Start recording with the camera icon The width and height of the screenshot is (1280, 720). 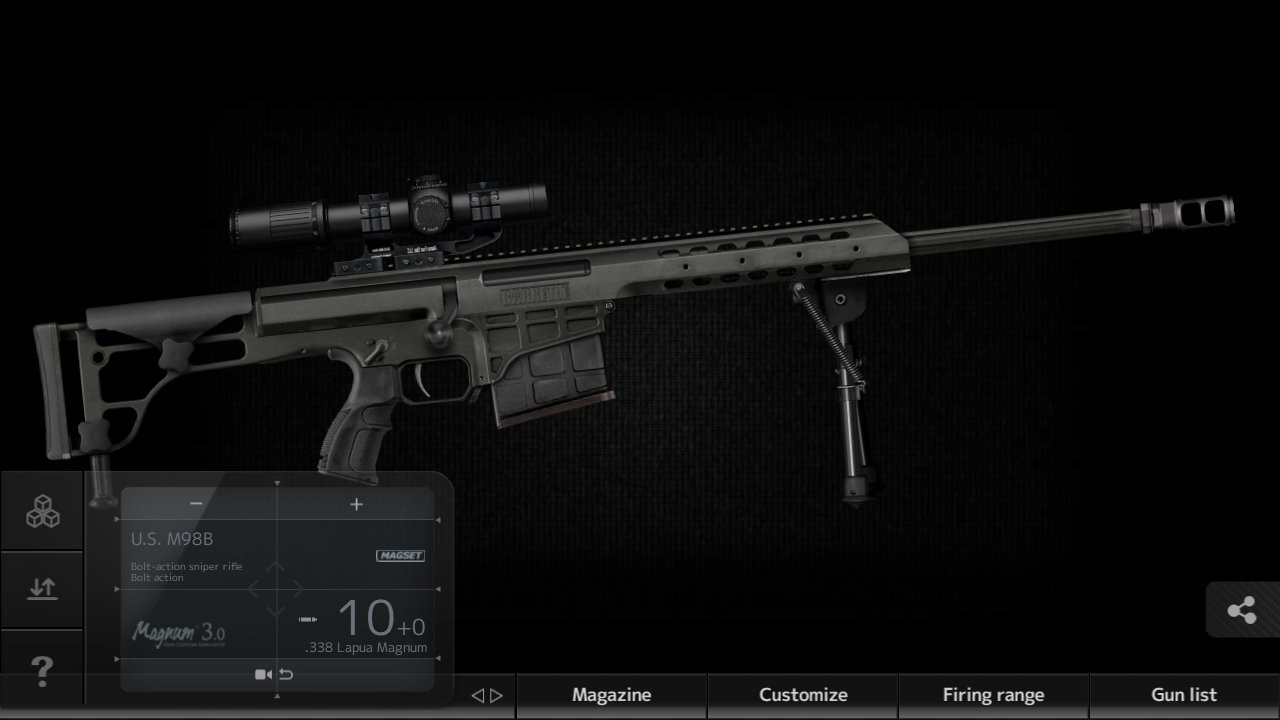(x=263, y=673)
